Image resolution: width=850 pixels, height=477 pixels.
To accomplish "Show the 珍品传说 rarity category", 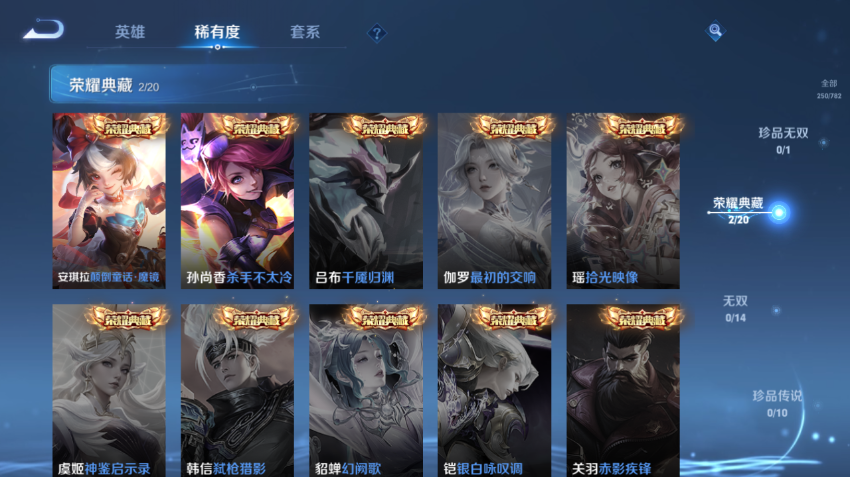I will pos(777,403).
